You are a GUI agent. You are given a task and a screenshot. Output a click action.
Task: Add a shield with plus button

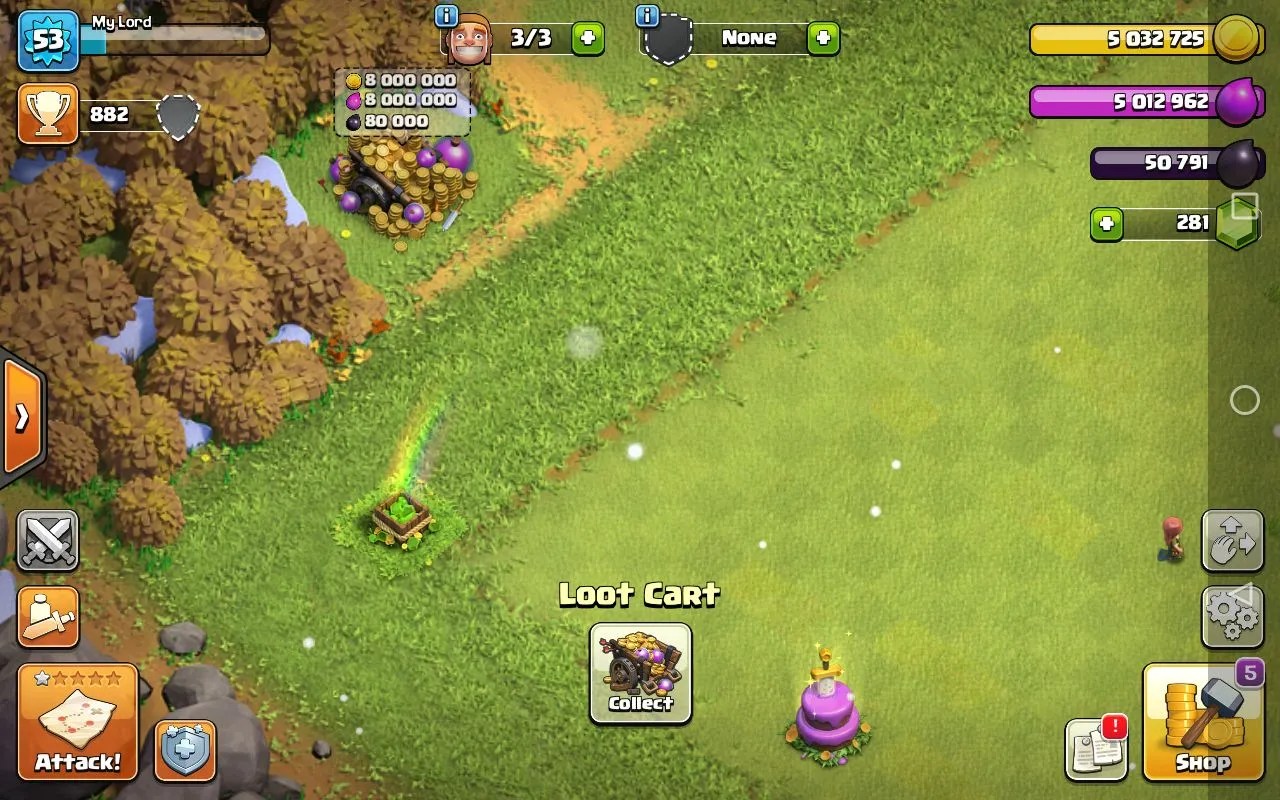point(823,39)
